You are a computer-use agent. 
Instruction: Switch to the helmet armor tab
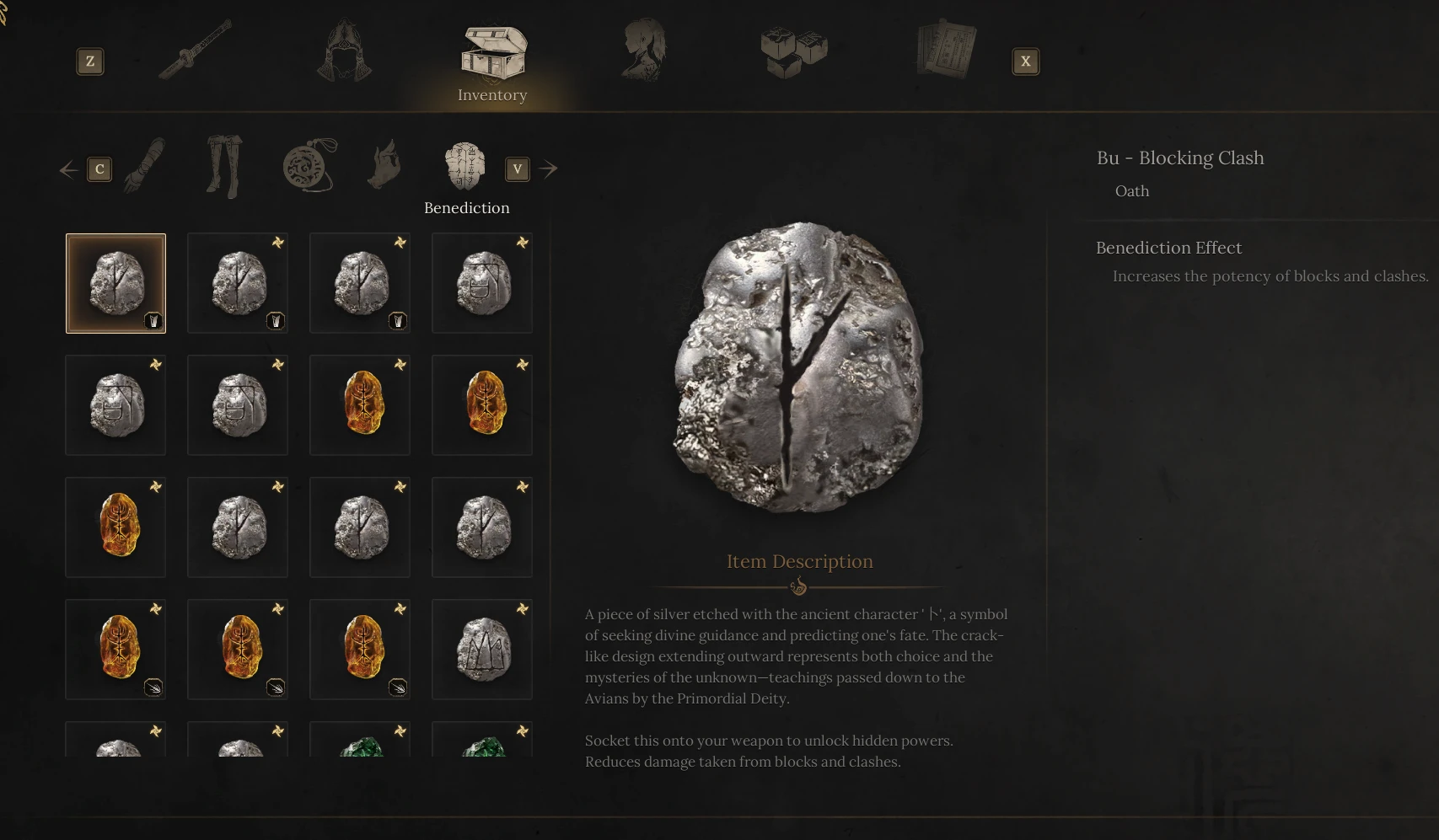(x=344, y=52)
